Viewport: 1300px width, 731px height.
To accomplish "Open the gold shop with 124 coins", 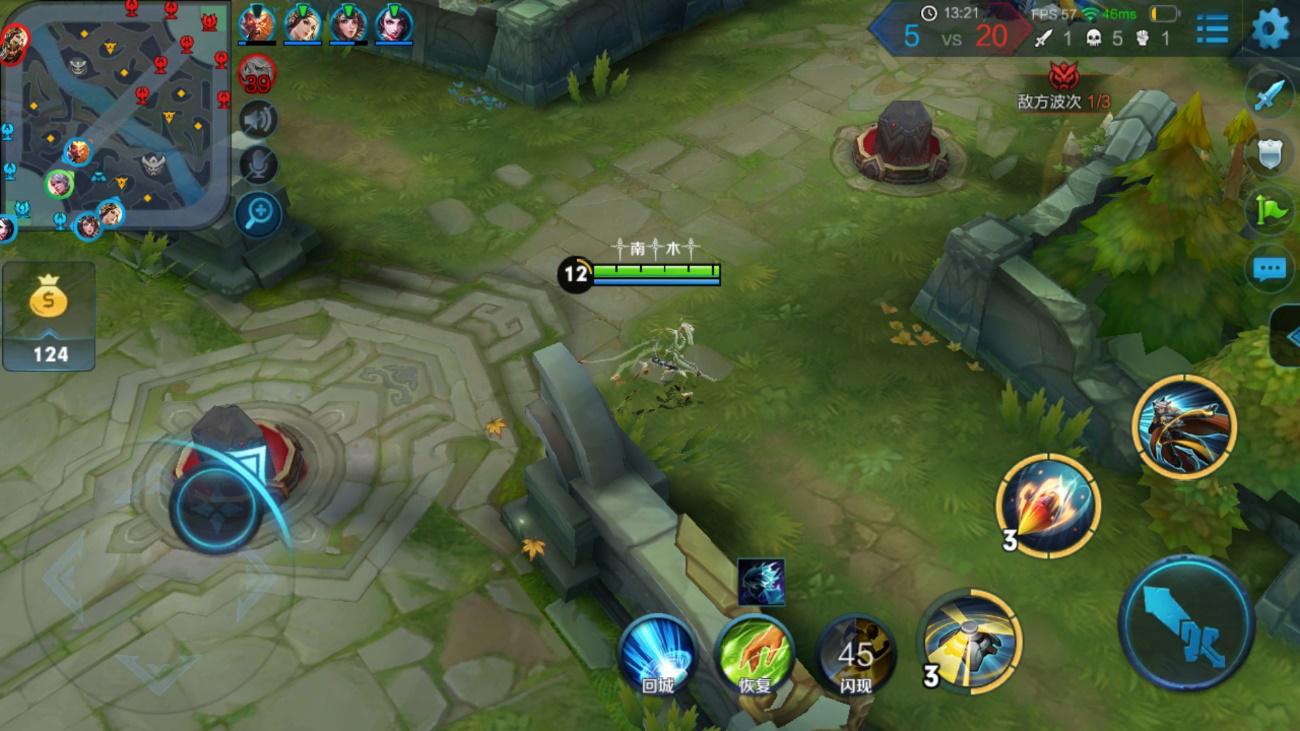I will coord(49,317).
